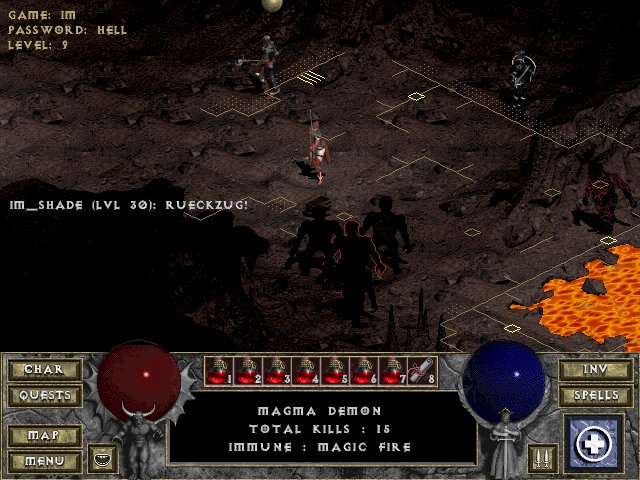Image resolution: width=640 pixels, height=480 pixels.
Task: Show the QUESTS log
Action: (x=44, y=395)
